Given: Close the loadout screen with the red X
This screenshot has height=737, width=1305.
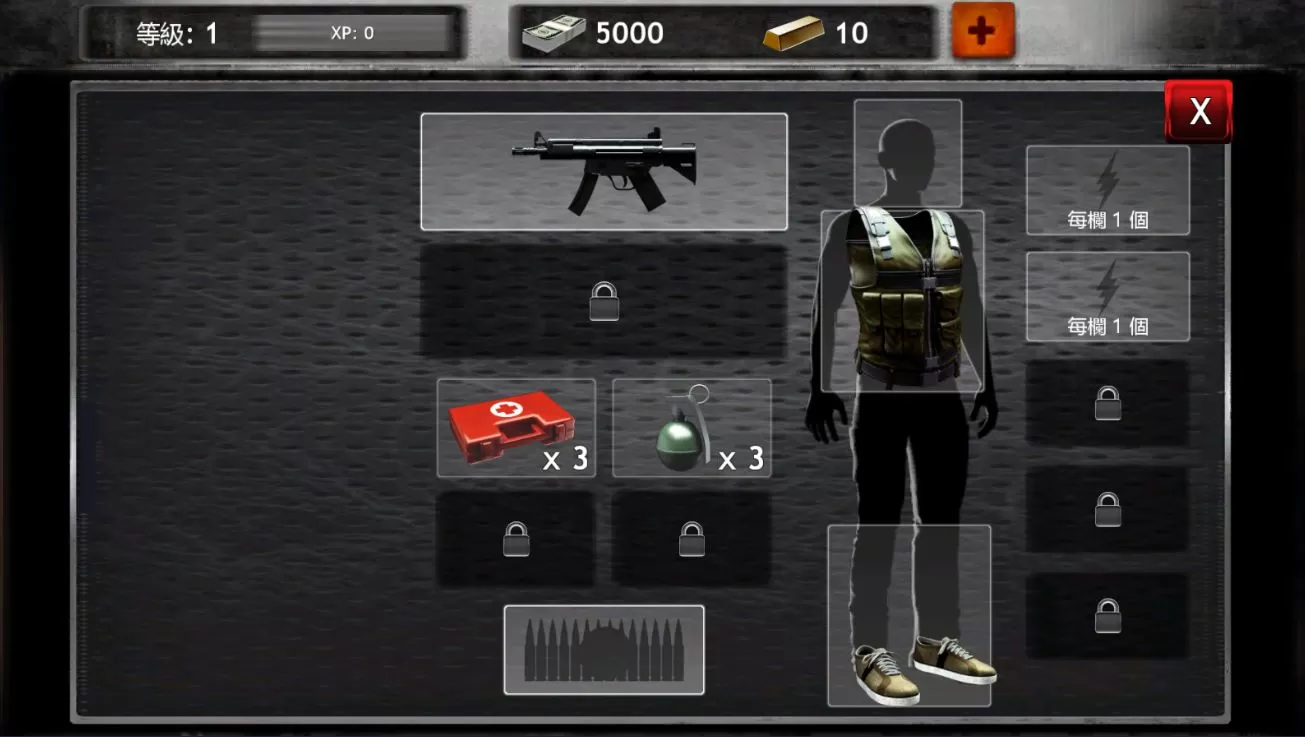Looking at the screenshot, I should [1198, 111].
